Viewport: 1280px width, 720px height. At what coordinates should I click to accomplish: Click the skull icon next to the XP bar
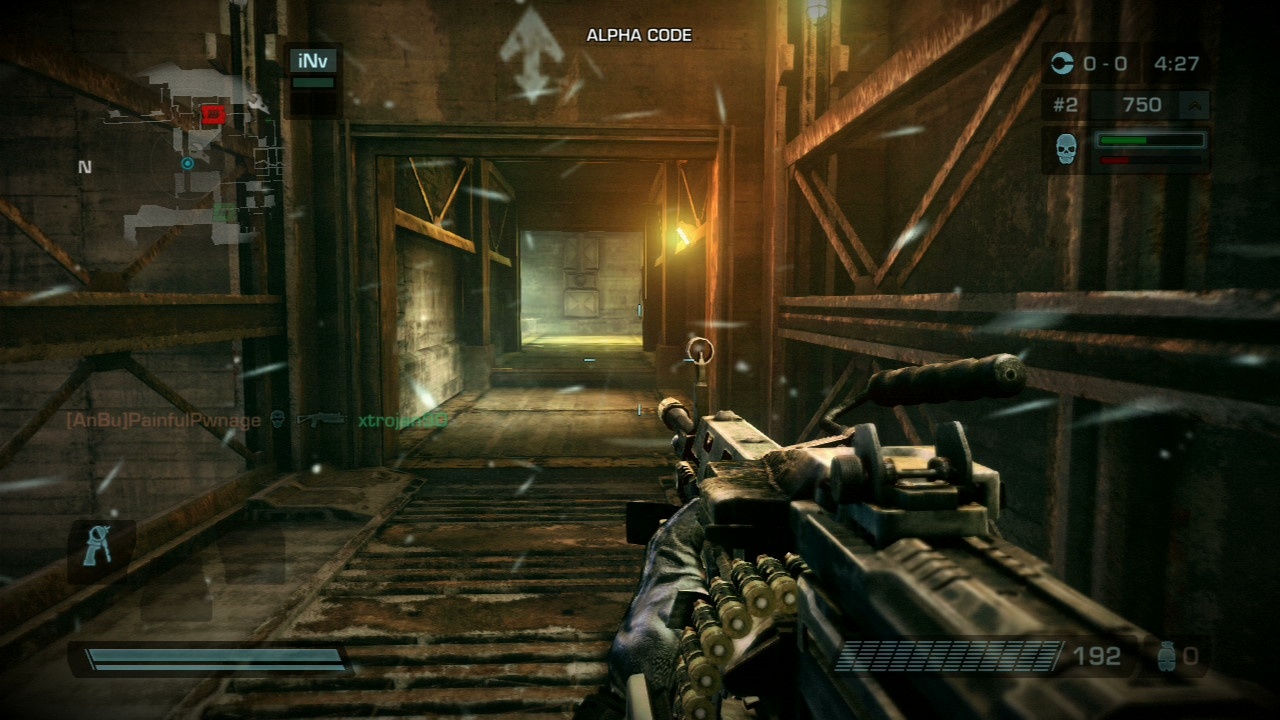1068,150
